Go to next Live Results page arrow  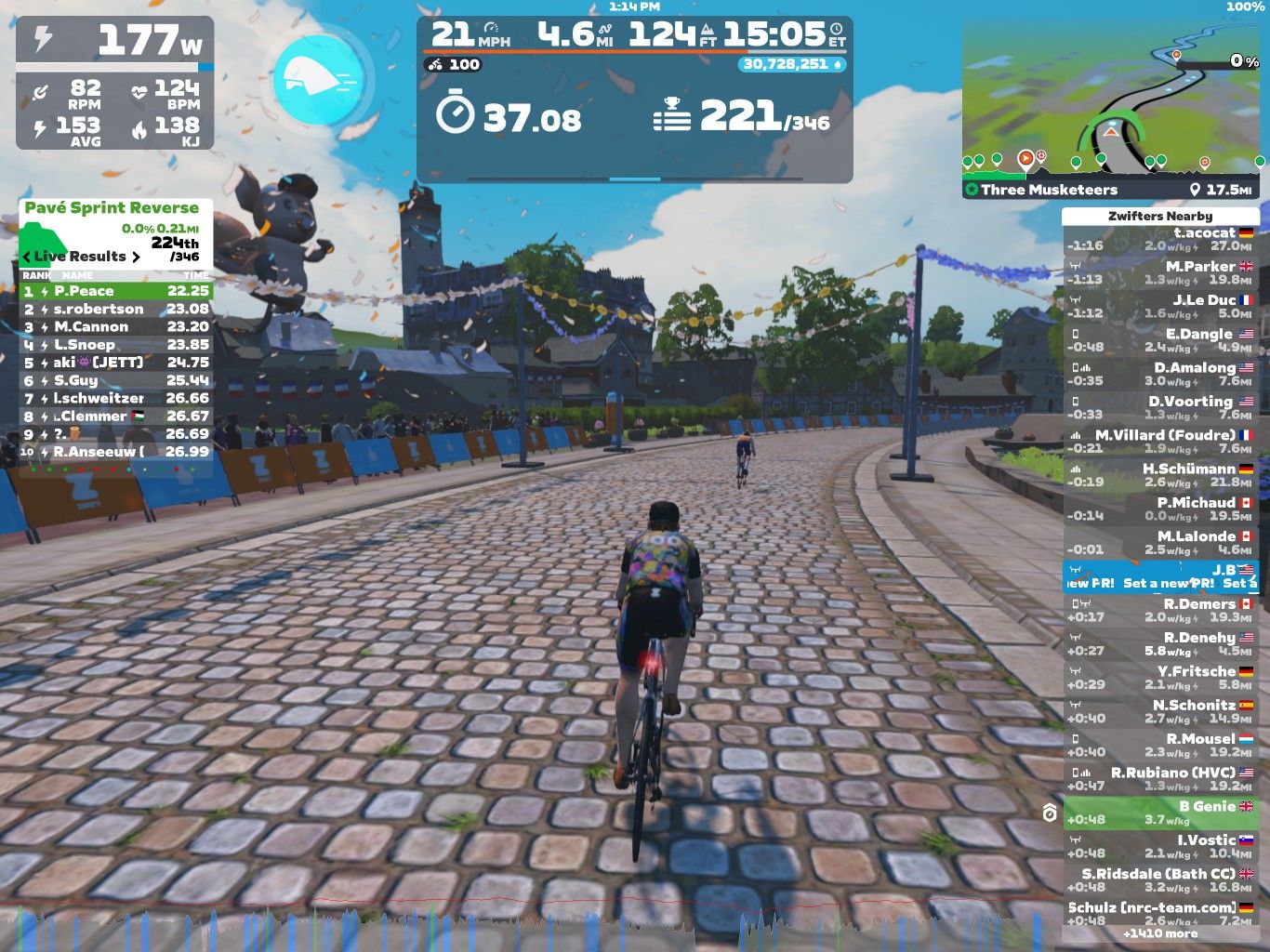click(136, 257)
